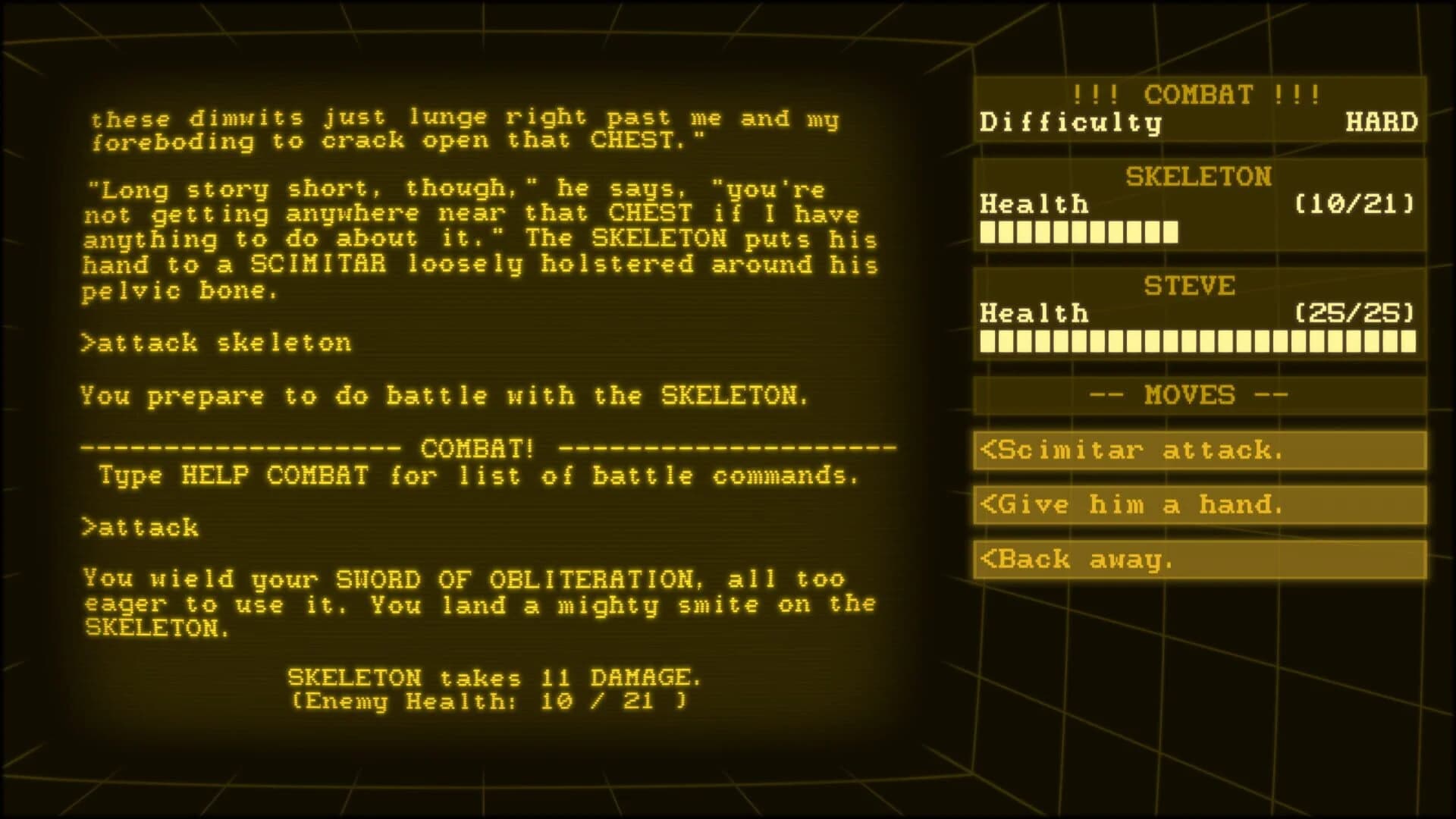Click STEVE's full health bar
The height and width of the screenshot is (819, 1456).
[x=1198, y=342]
